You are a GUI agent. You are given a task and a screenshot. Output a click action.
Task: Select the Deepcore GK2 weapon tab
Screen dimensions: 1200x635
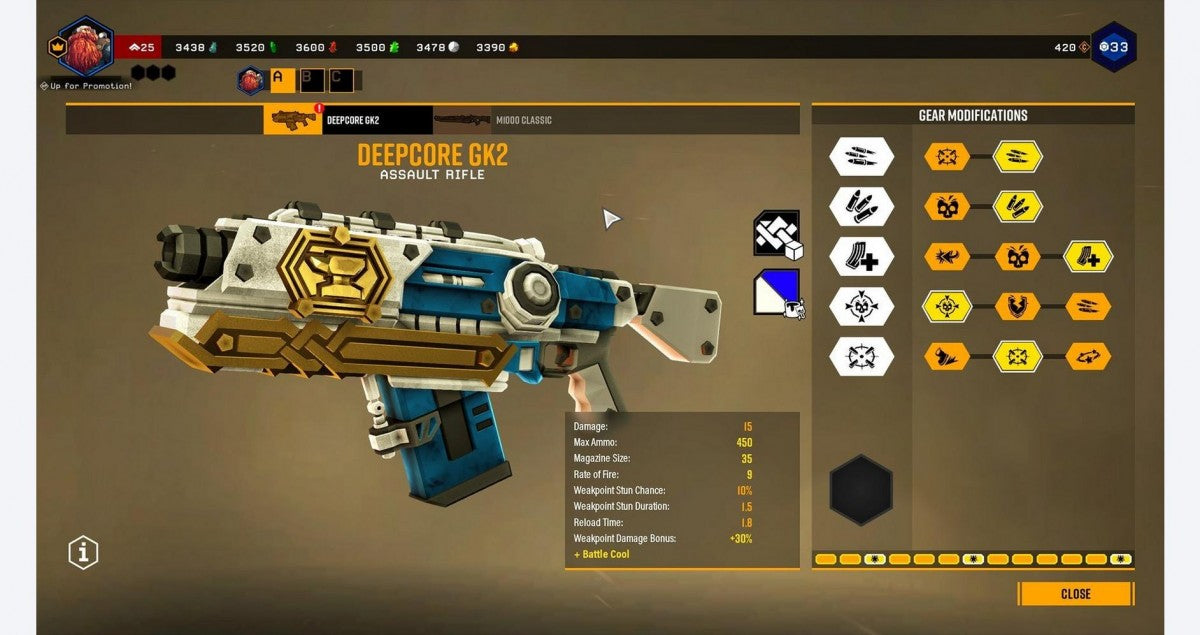pos(348,120)
